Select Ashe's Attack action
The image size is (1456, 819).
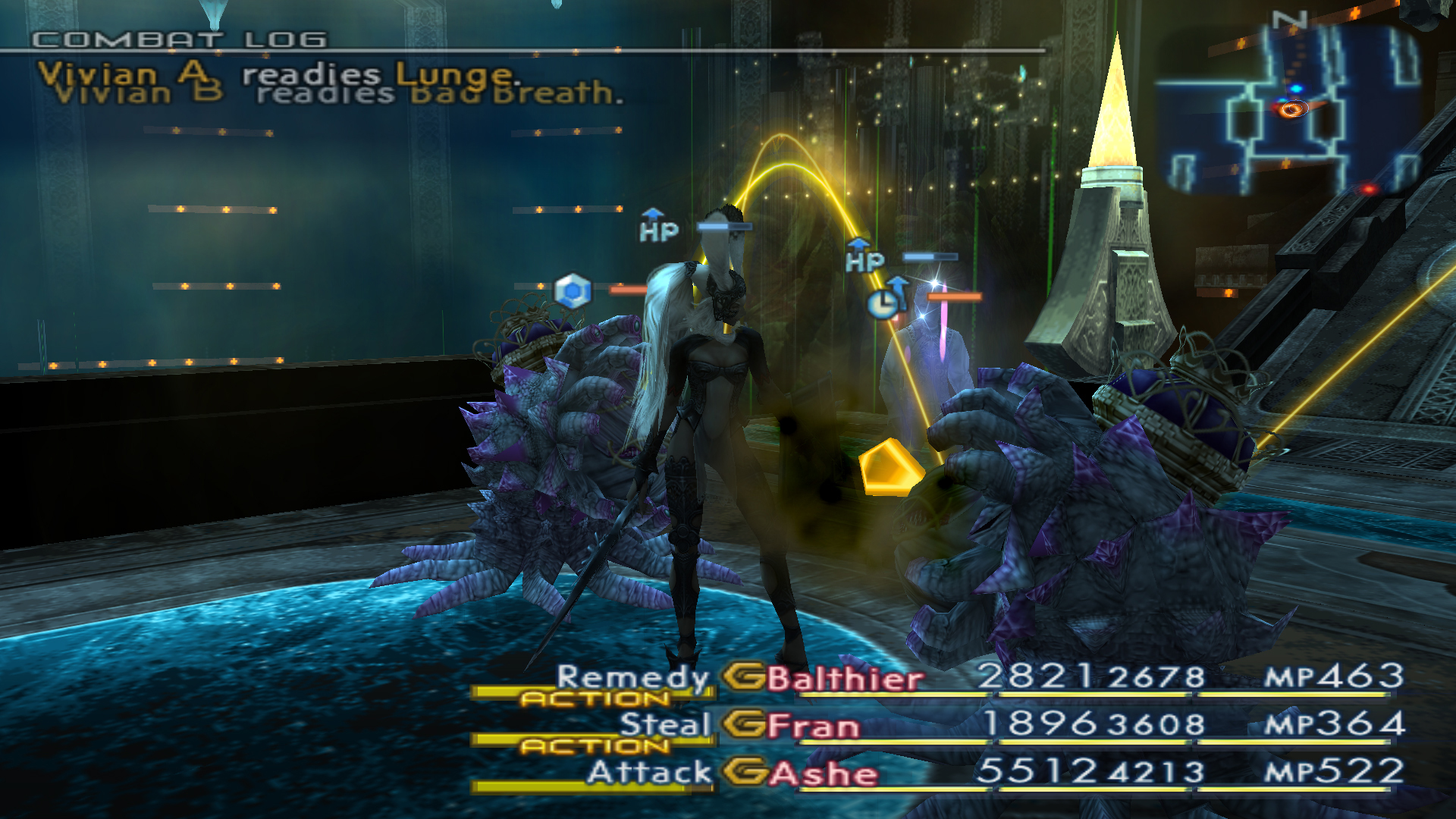(649, 773)
